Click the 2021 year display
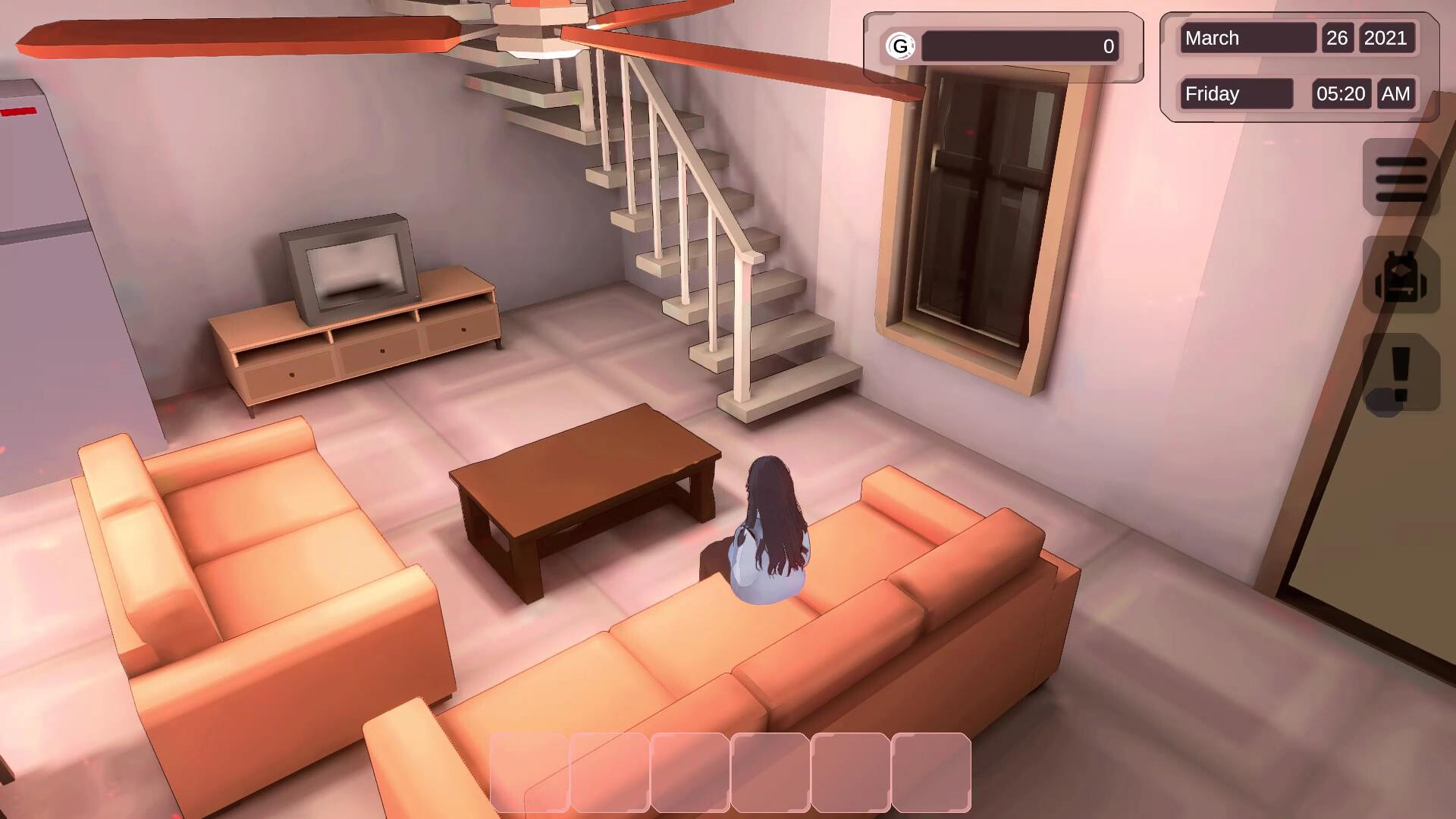Screen dimensions: 1456x819 (1388, 38)
